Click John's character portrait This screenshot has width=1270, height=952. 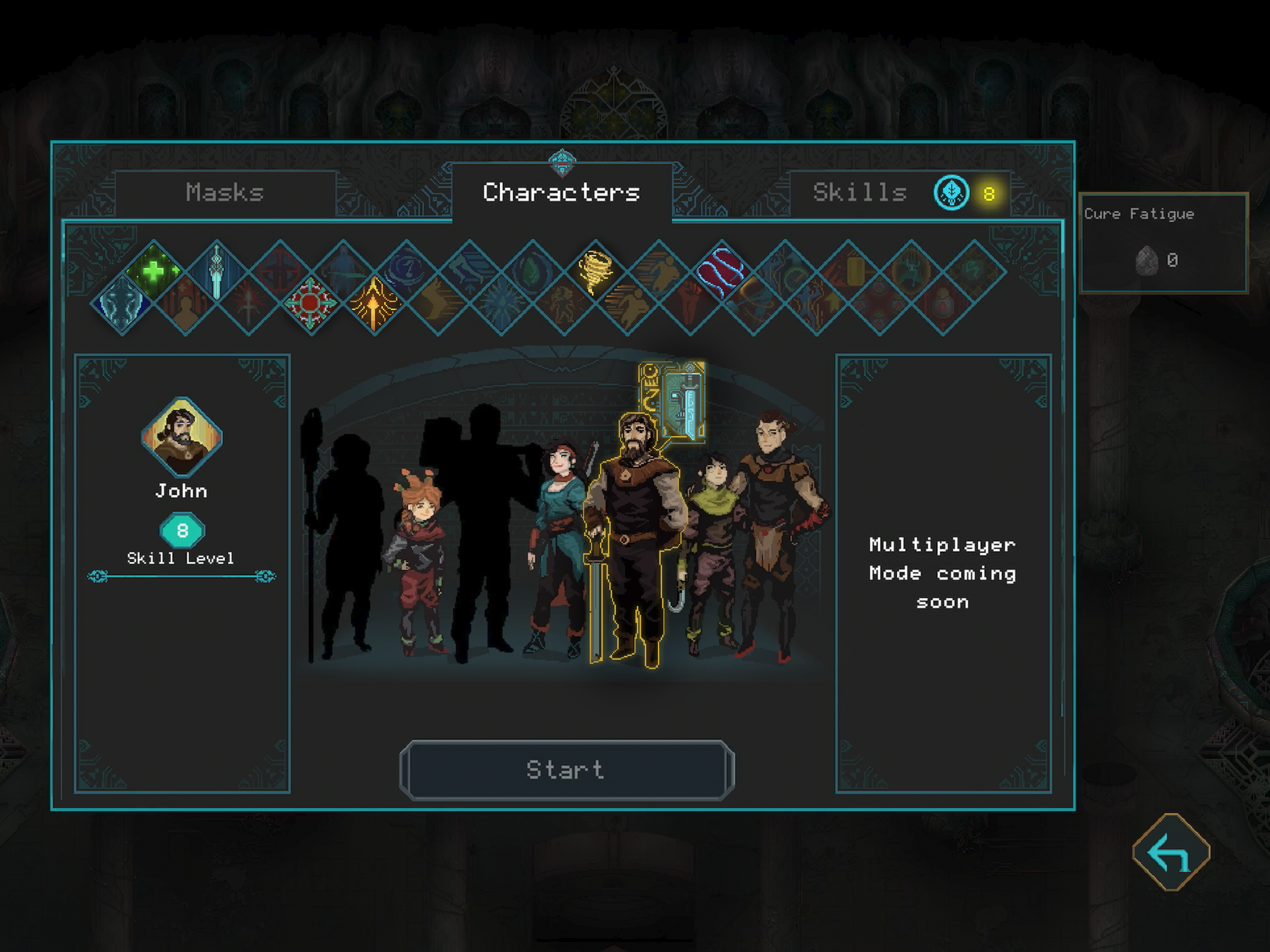pyautogui.click(x=182, y=439)
